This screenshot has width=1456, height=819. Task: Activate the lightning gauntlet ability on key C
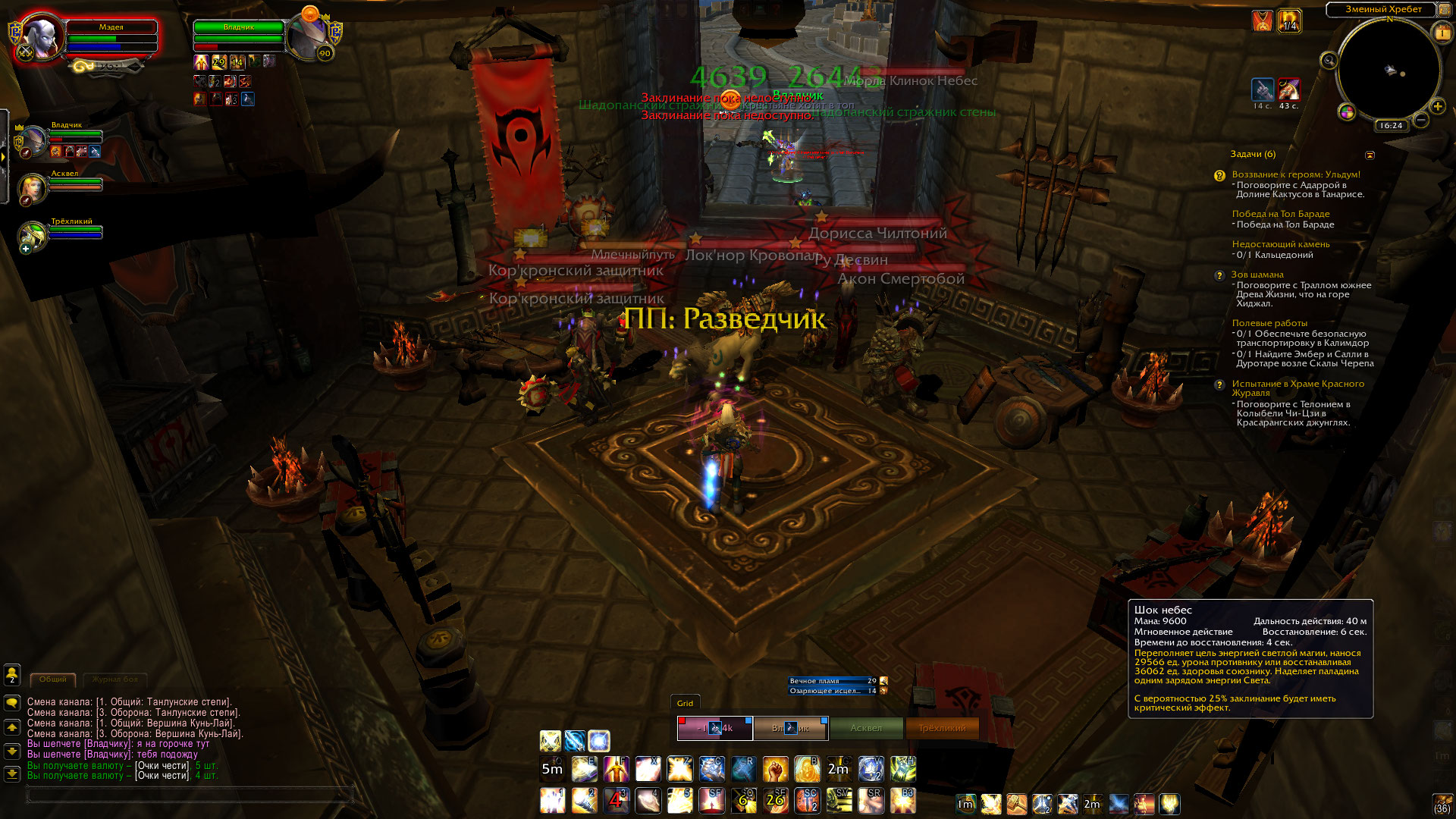click(711, 769)
